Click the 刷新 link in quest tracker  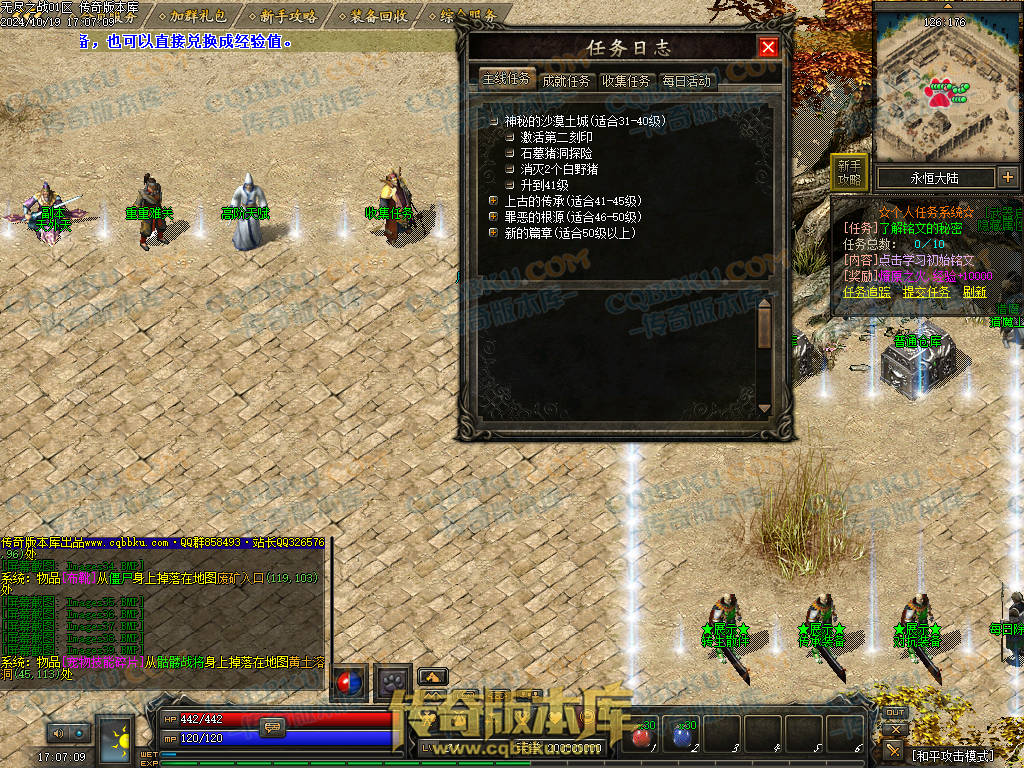click(x=975, y=292)
